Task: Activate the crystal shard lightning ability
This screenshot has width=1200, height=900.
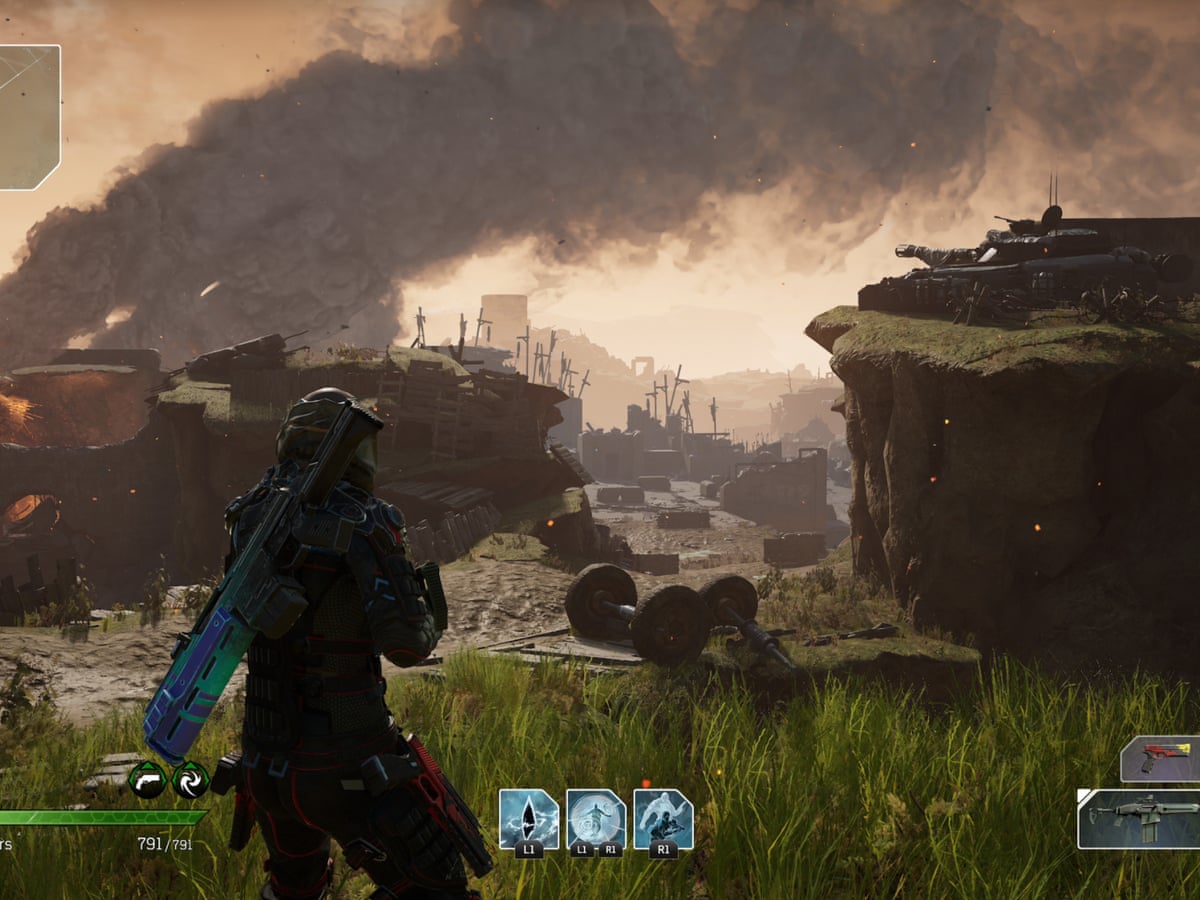Action: click(x=529, y=818)
